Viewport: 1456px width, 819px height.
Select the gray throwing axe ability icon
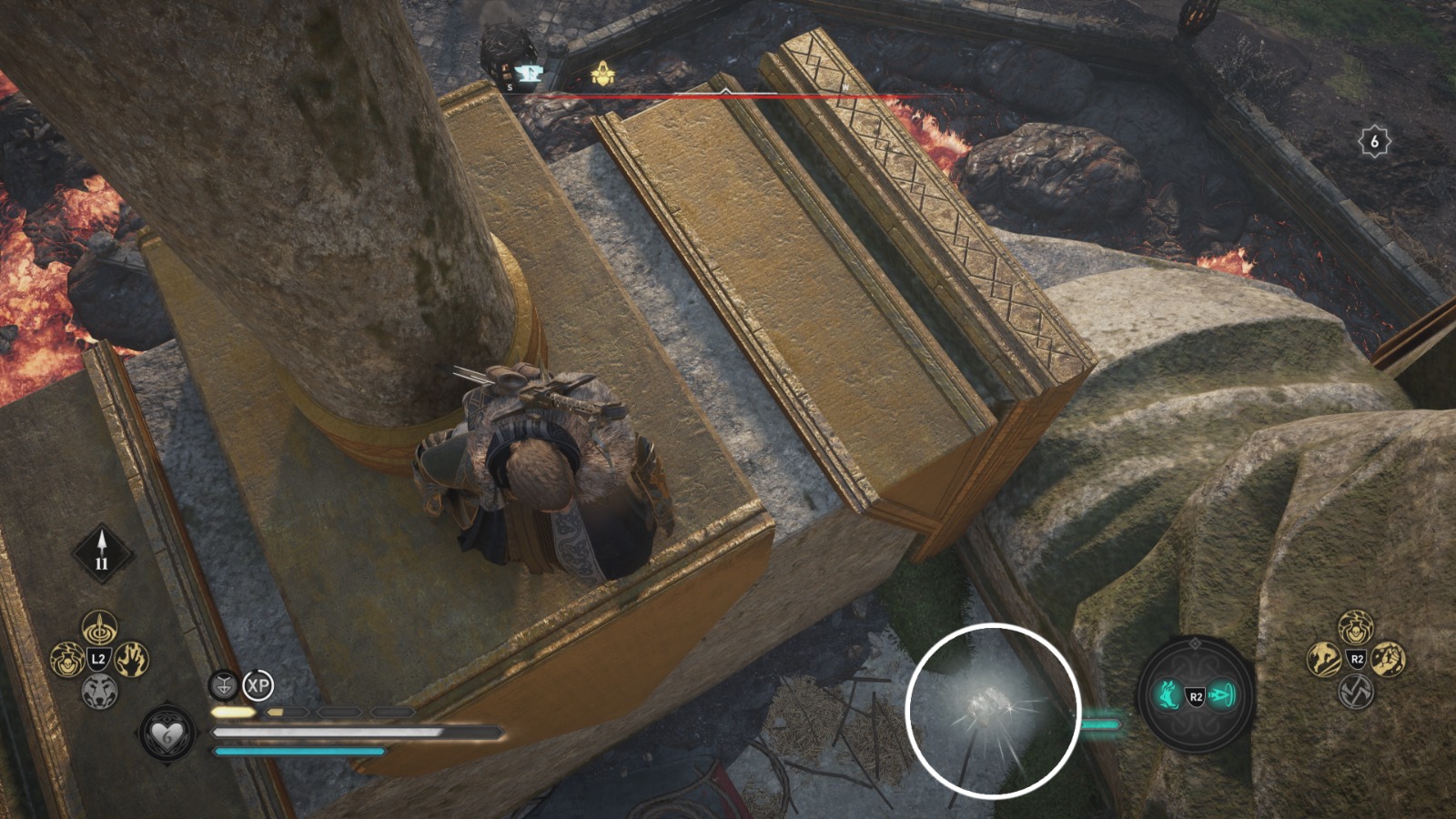coord(1355,692)
